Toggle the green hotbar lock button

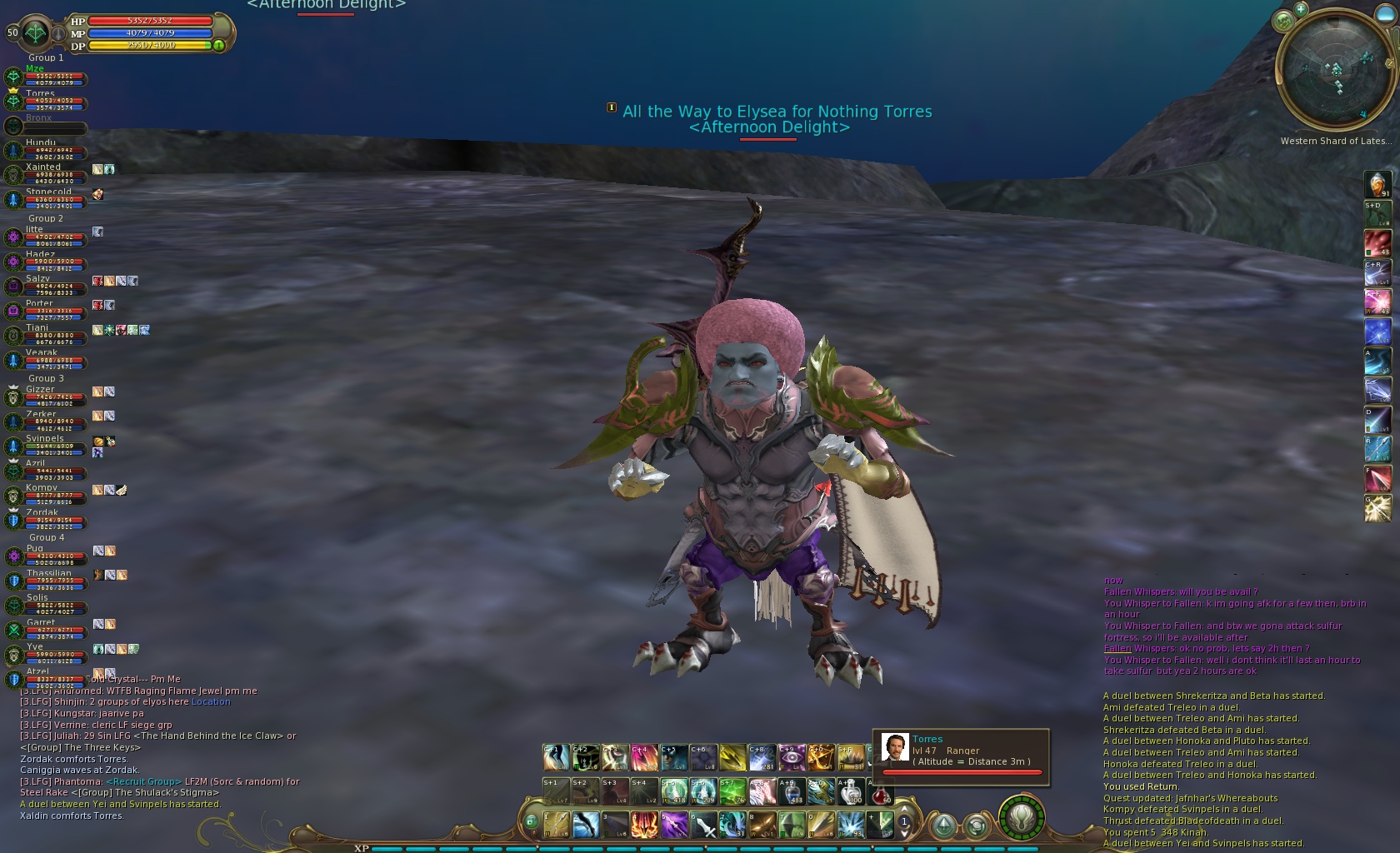coord(531,822)
